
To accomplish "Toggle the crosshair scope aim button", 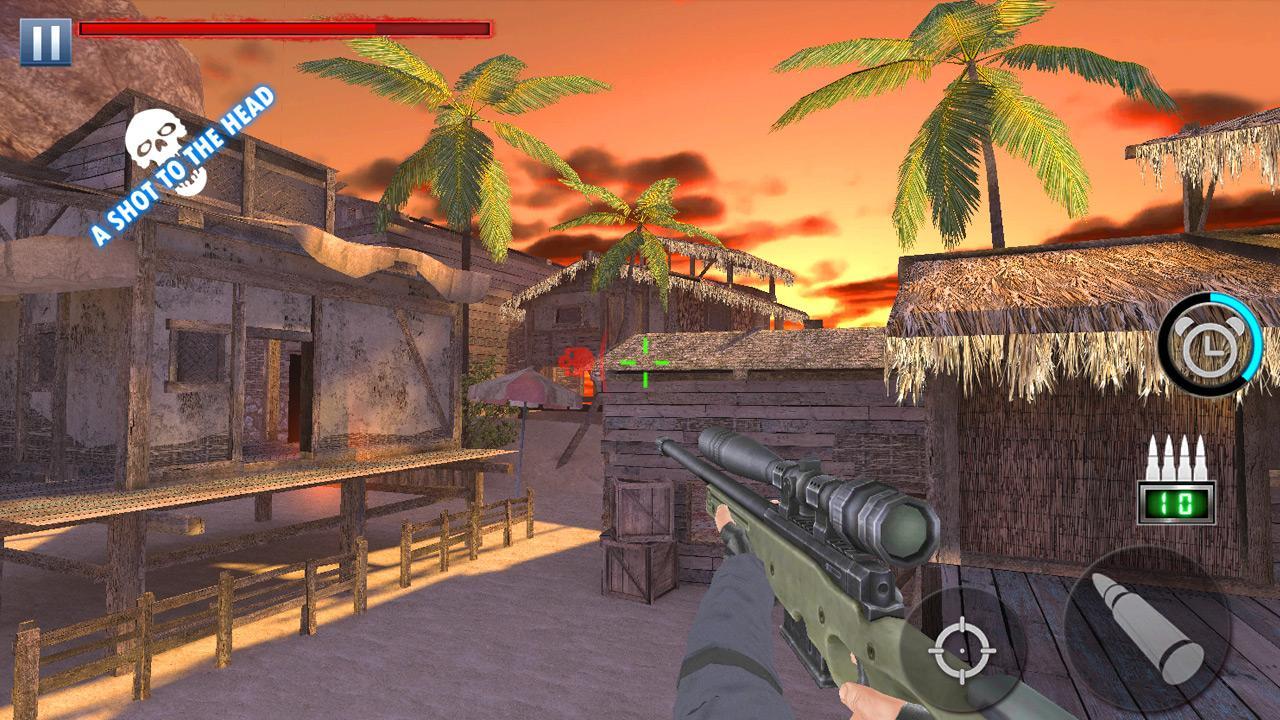I will pos(962,650).
